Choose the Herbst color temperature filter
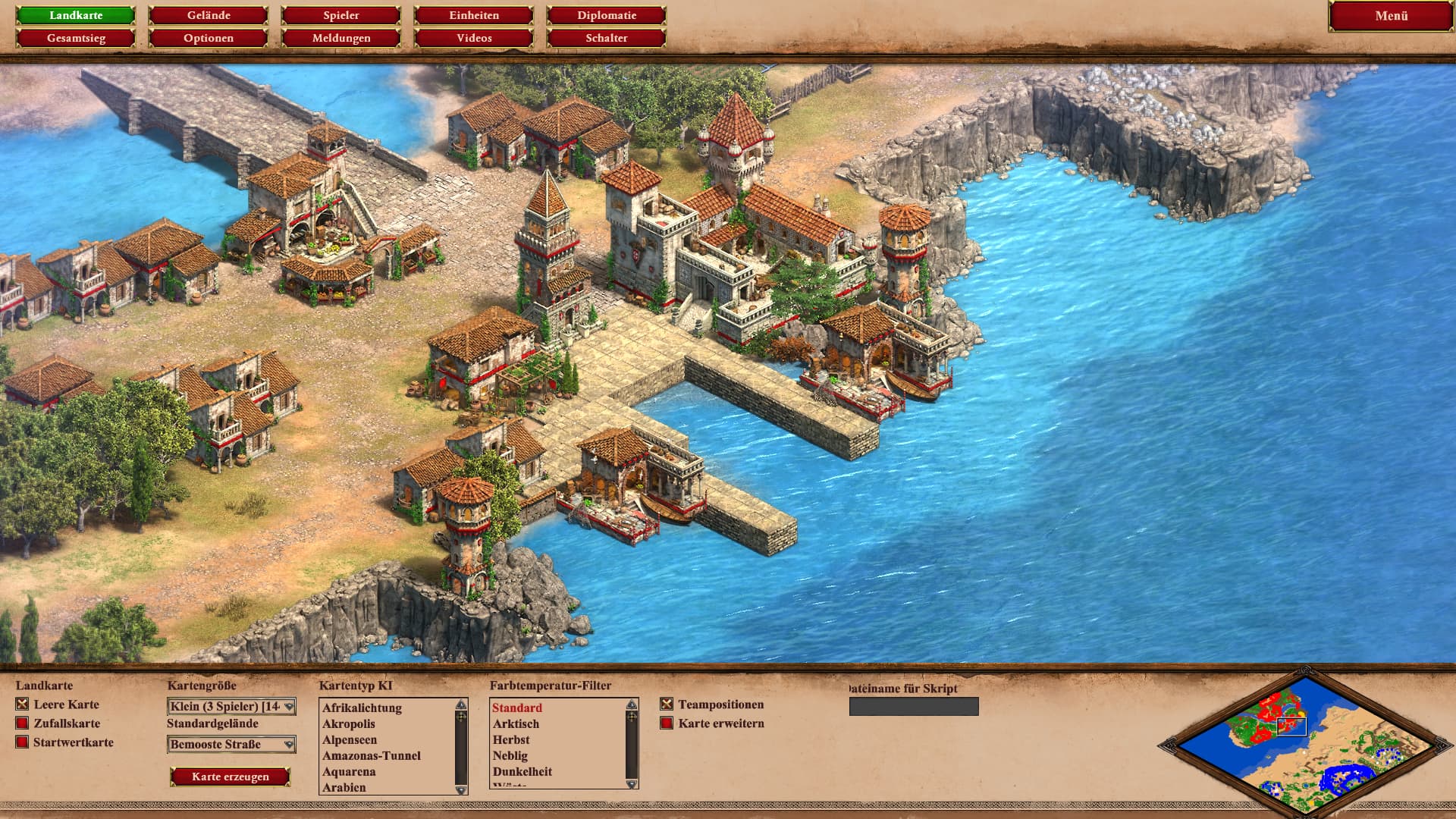This screenshot has height=819, width=1456. tap(511, 740)
